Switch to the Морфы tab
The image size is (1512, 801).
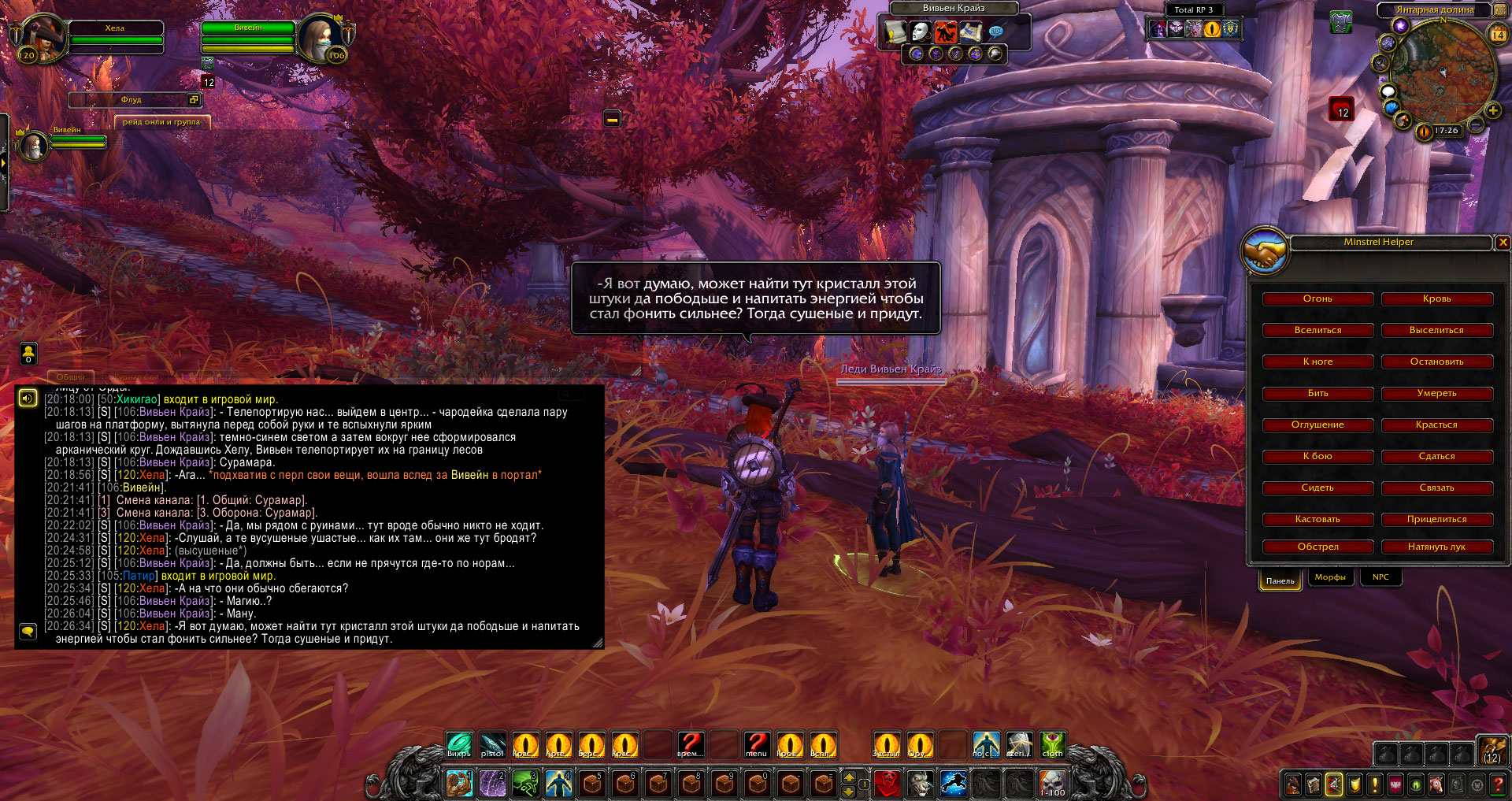(x=1330, y=577)
